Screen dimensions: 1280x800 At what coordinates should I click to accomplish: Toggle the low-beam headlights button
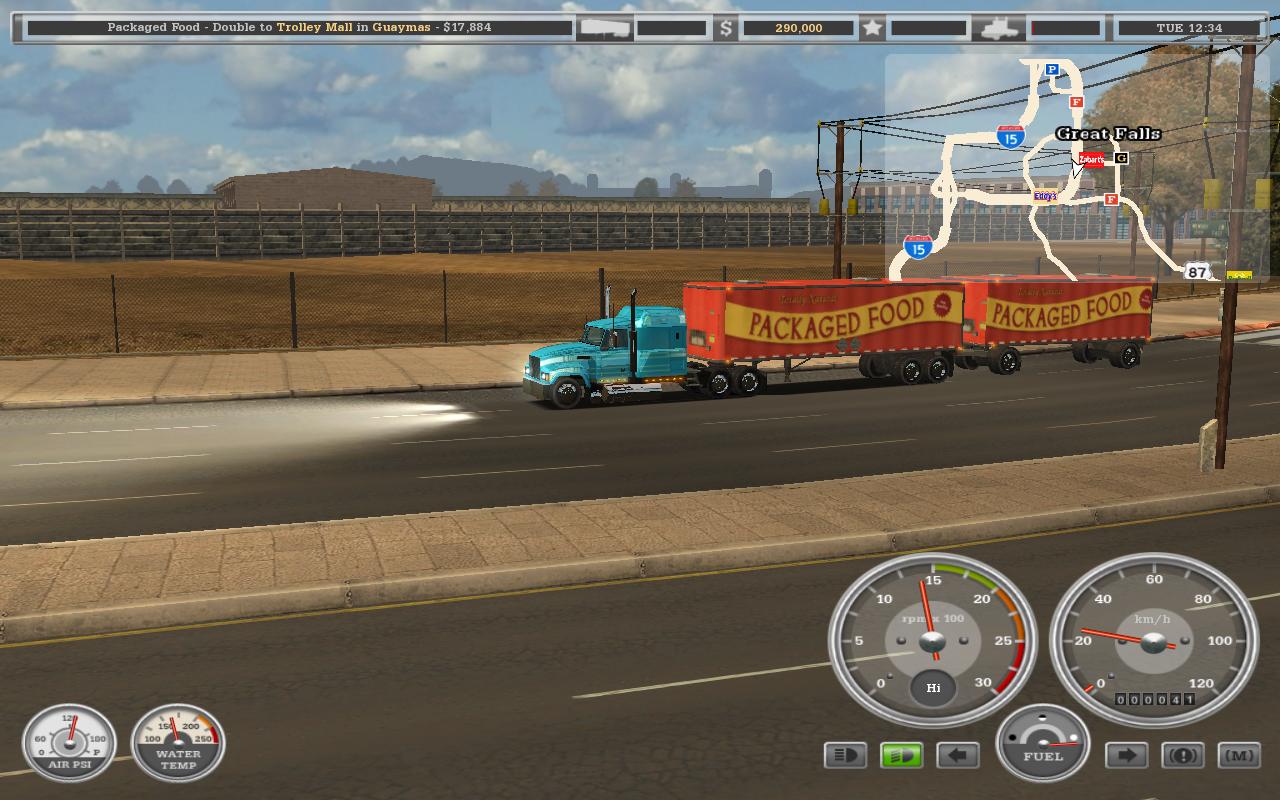pyautogui.click(x=845, y=755)
